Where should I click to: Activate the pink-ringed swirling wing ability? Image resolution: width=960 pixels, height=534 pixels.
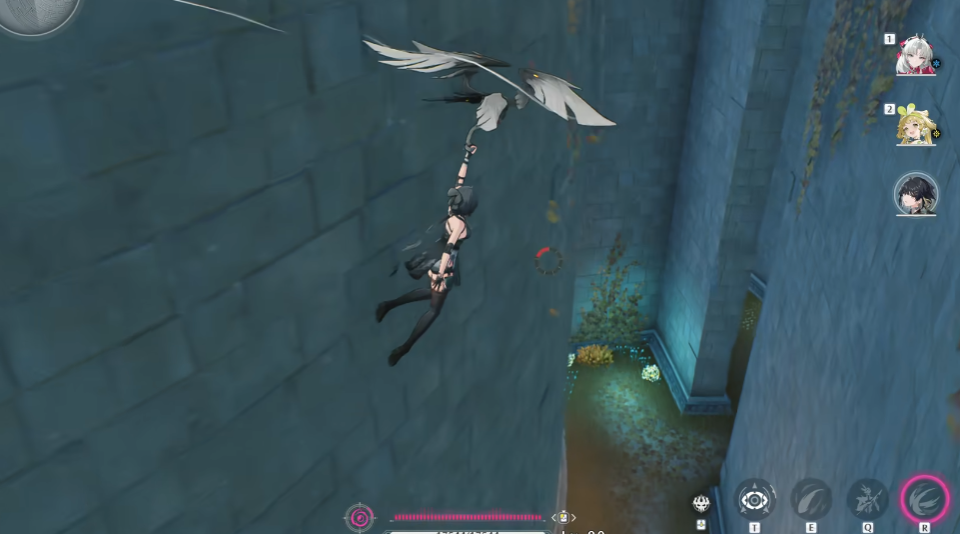pyautogui.click(x=924, y=498)
